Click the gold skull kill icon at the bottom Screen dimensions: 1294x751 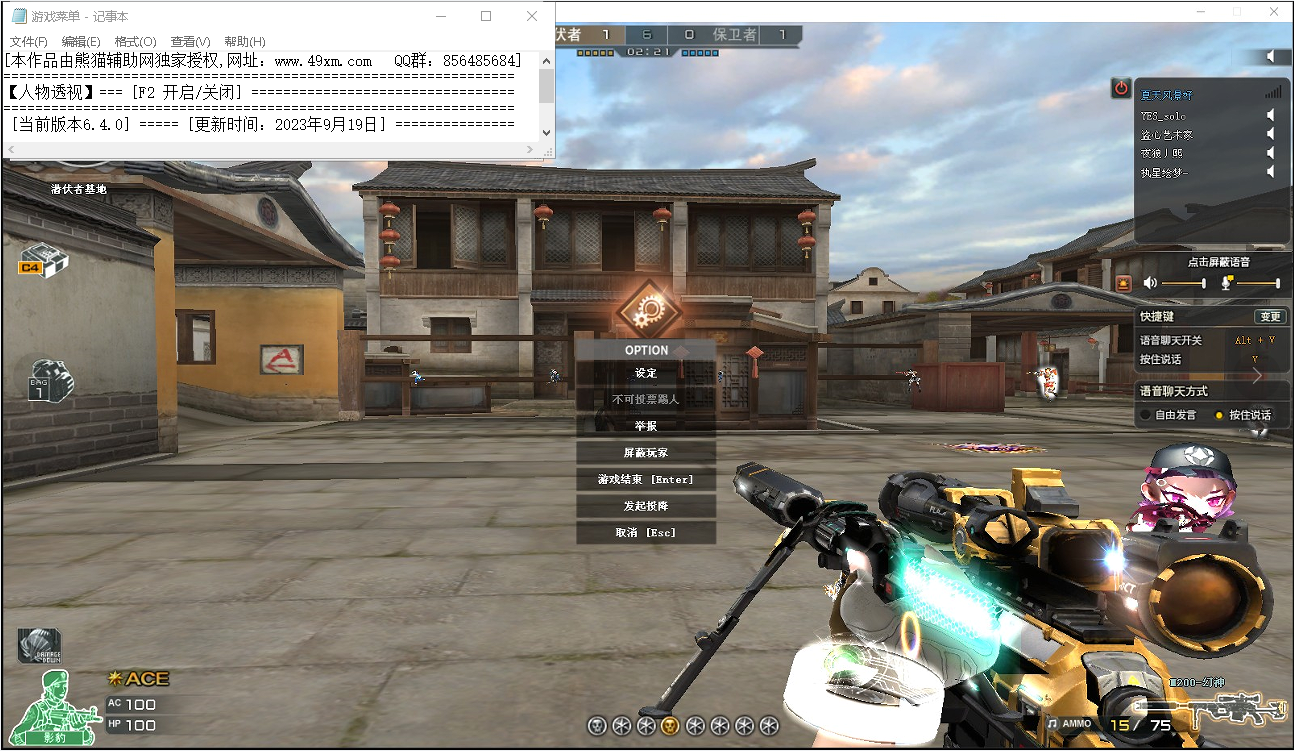[671, 726]
